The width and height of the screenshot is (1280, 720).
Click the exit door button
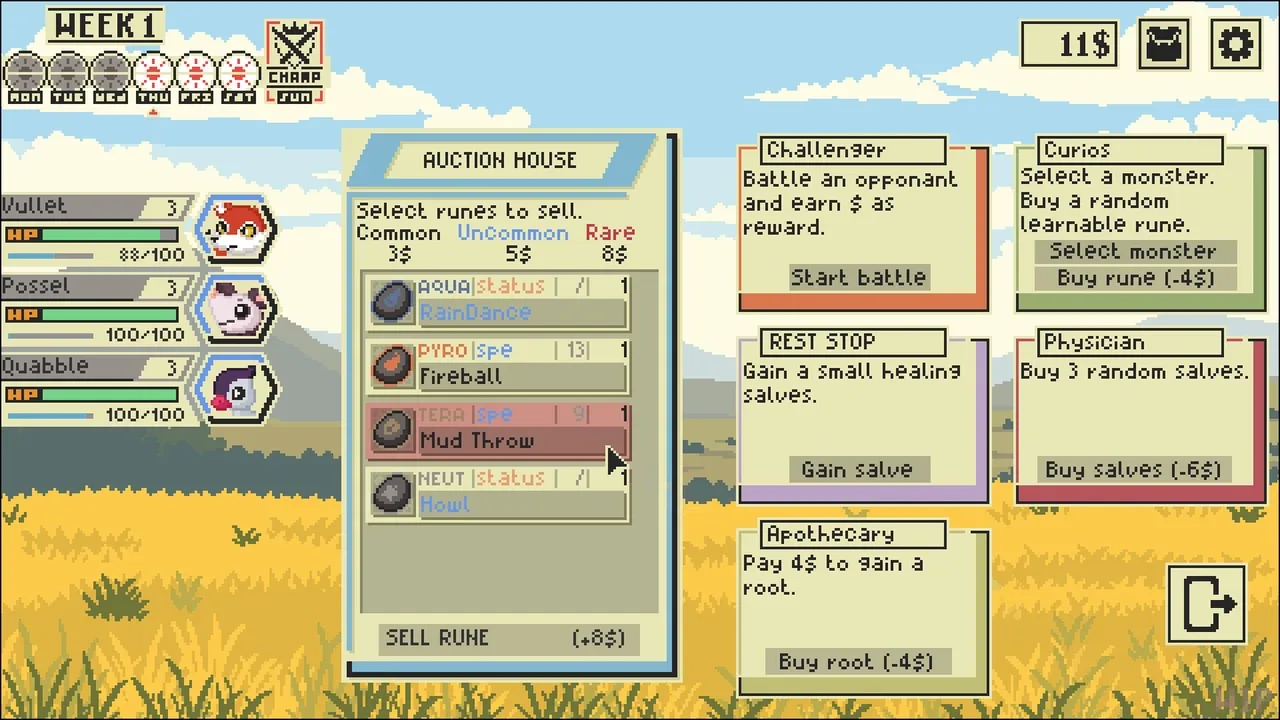pos(1207,603)
